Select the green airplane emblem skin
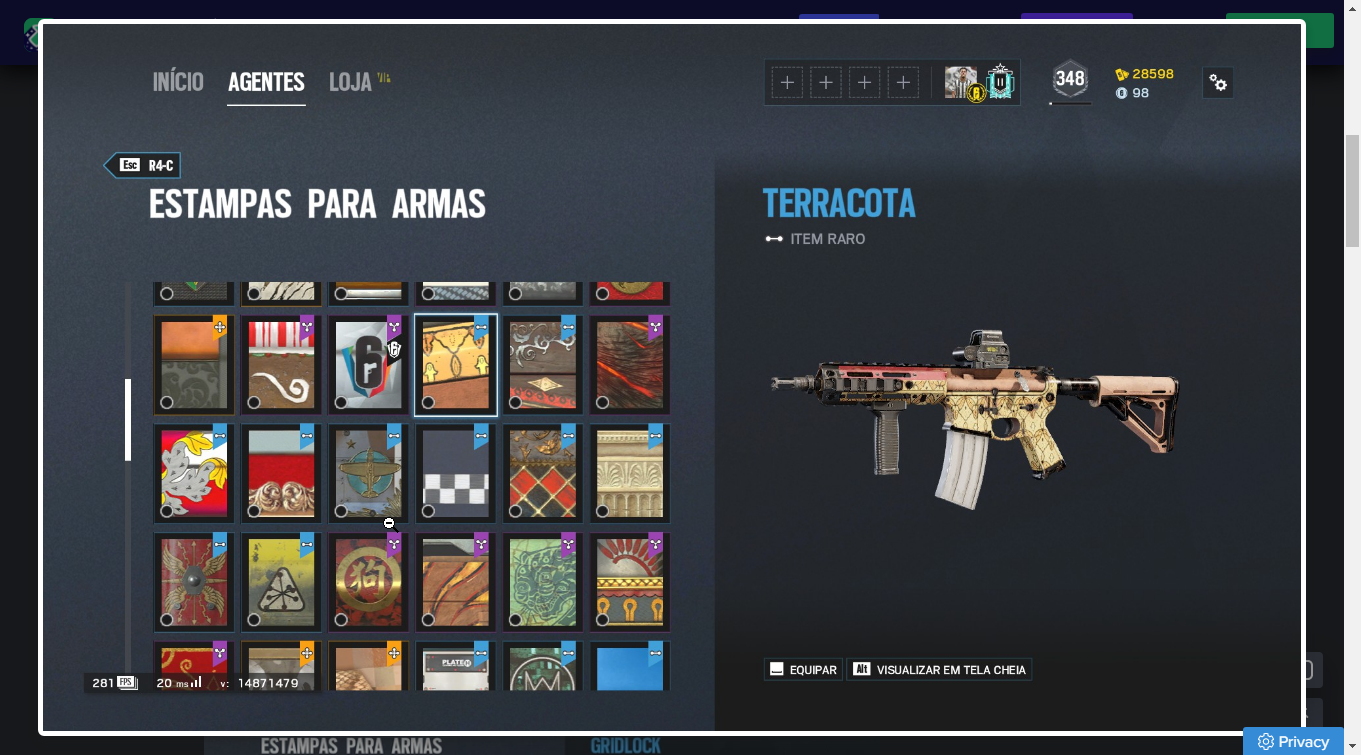The height and width of the screenshot is (755, 1361). (367, 473)
